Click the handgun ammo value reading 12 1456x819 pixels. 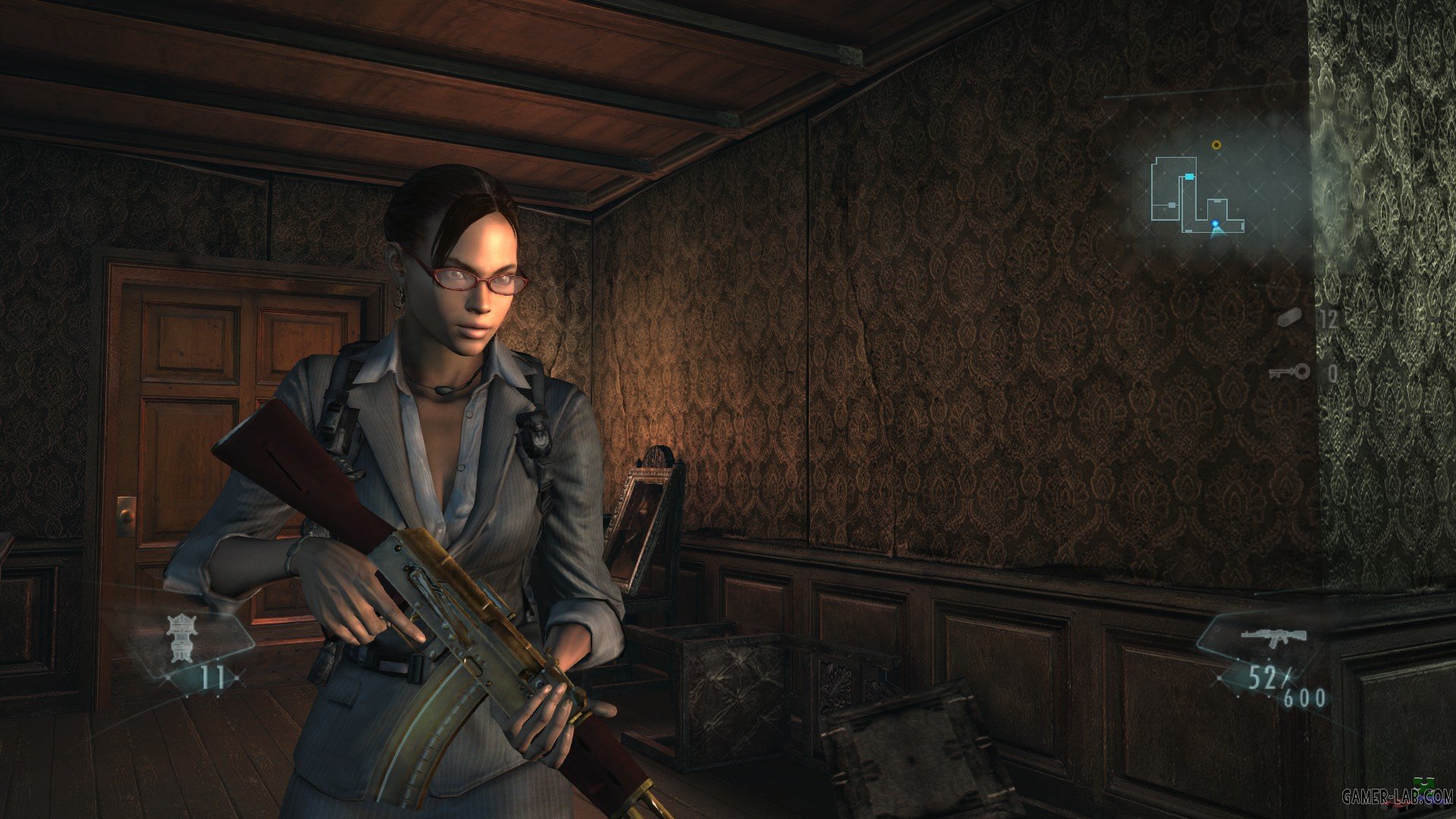1328,319
